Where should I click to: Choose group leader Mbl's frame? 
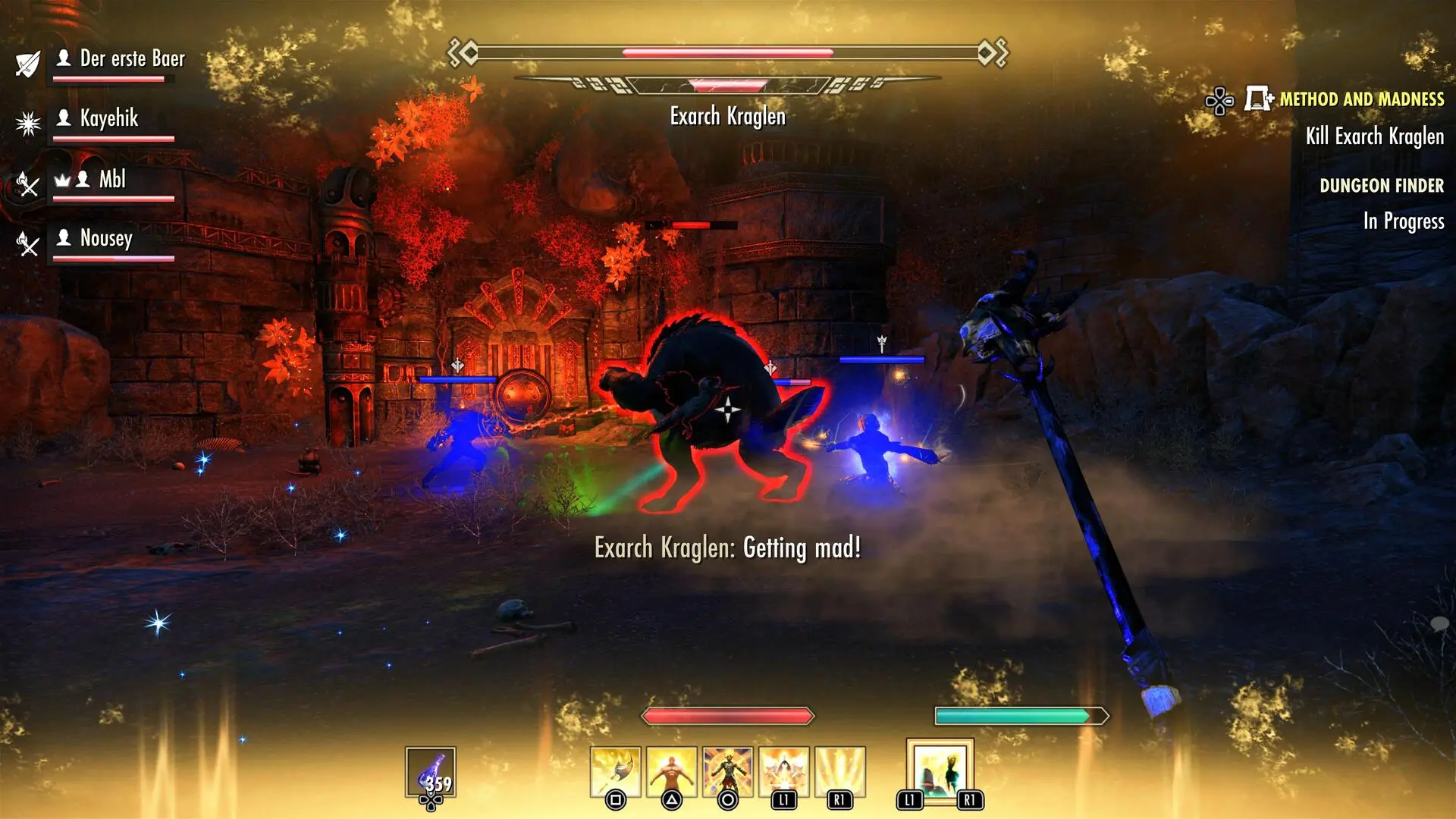[111, 180]
